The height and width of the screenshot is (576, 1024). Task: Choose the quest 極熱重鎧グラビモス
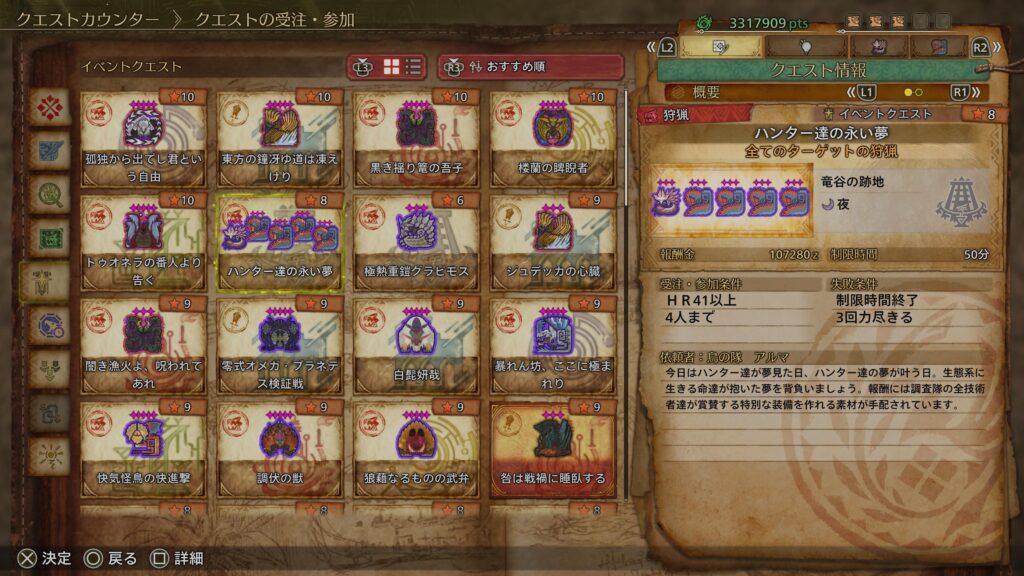pyautogui.click(x=415, y=242)
